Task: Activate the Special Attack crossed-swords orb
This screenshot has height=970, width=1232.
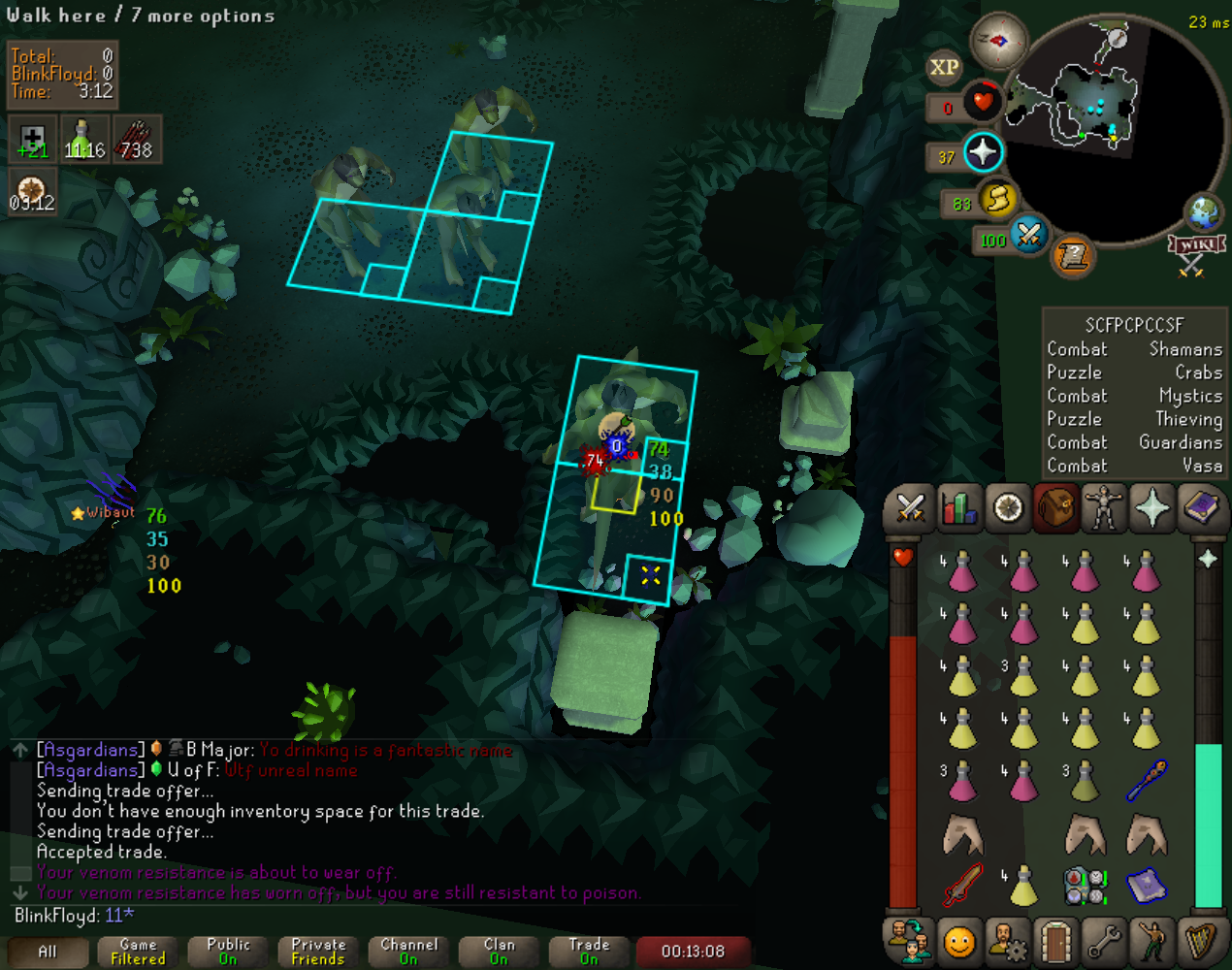Action: tap(1028, 234)
